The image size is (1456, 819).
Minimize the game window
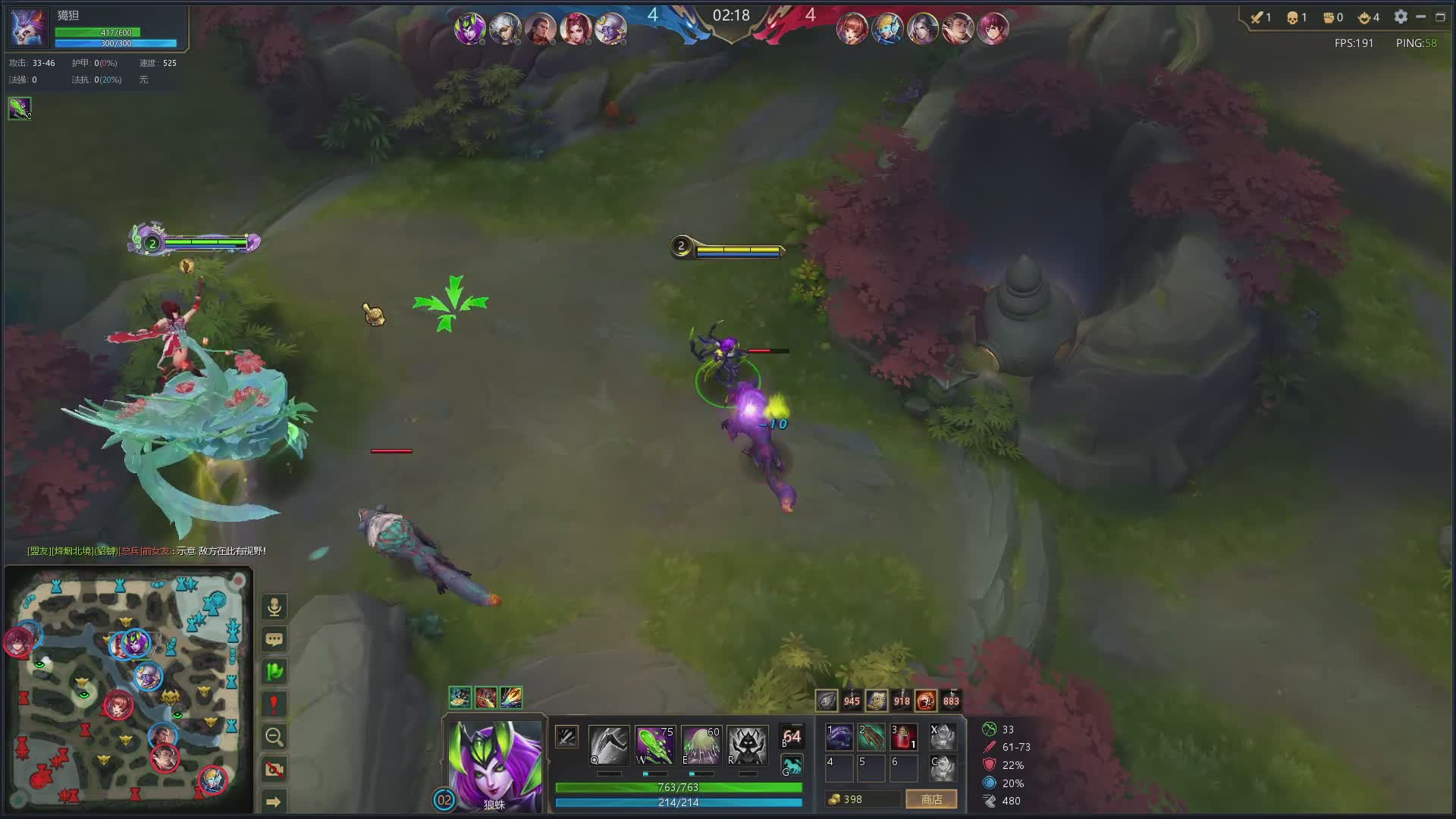tap(1421, 17)
